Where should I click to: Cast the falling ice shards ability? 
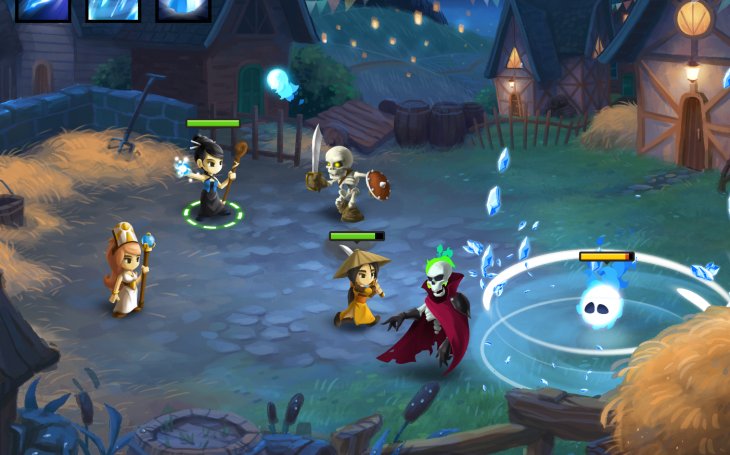tap(112, 9)
